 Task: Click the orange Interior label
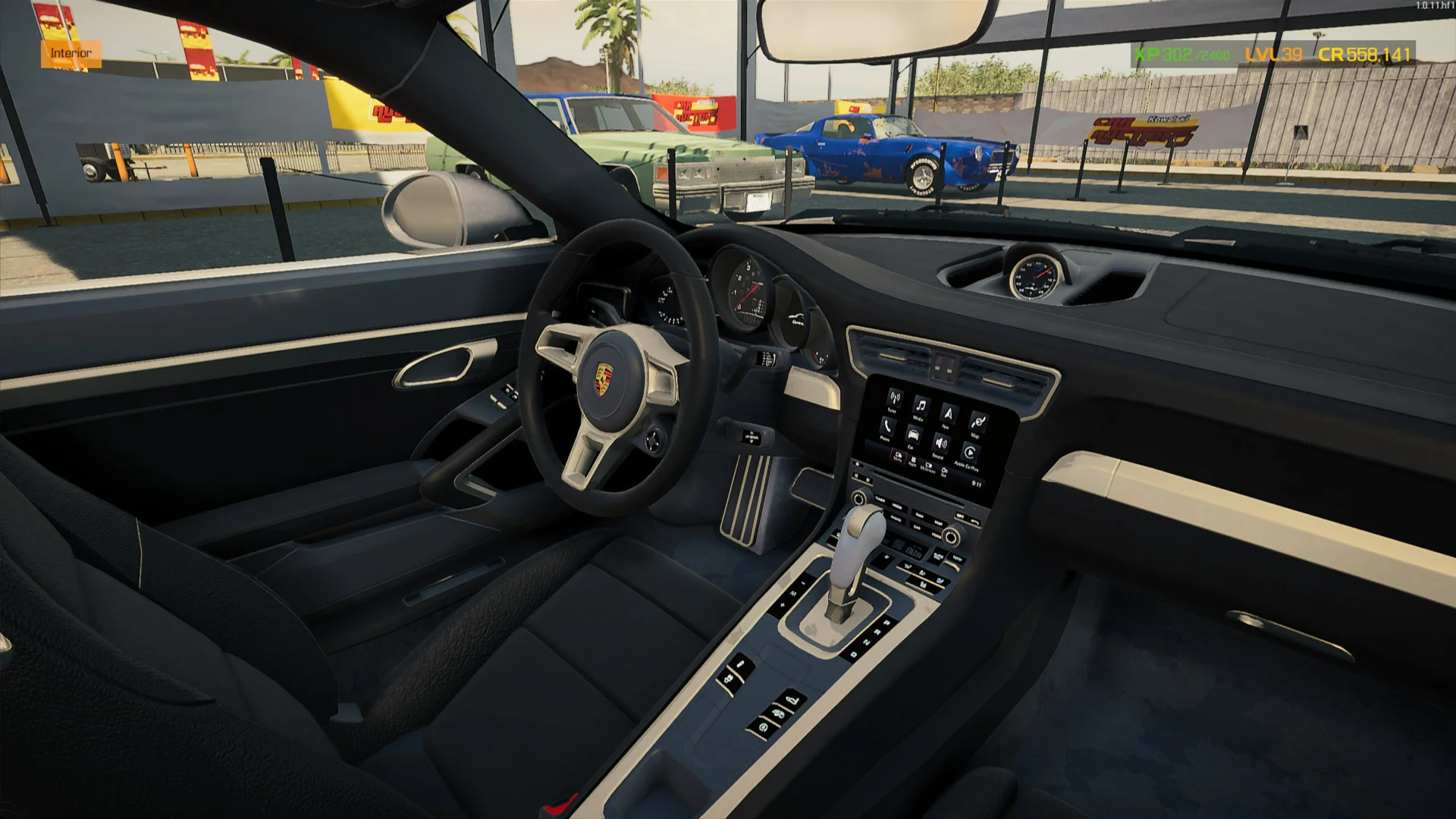pos(71,53)
